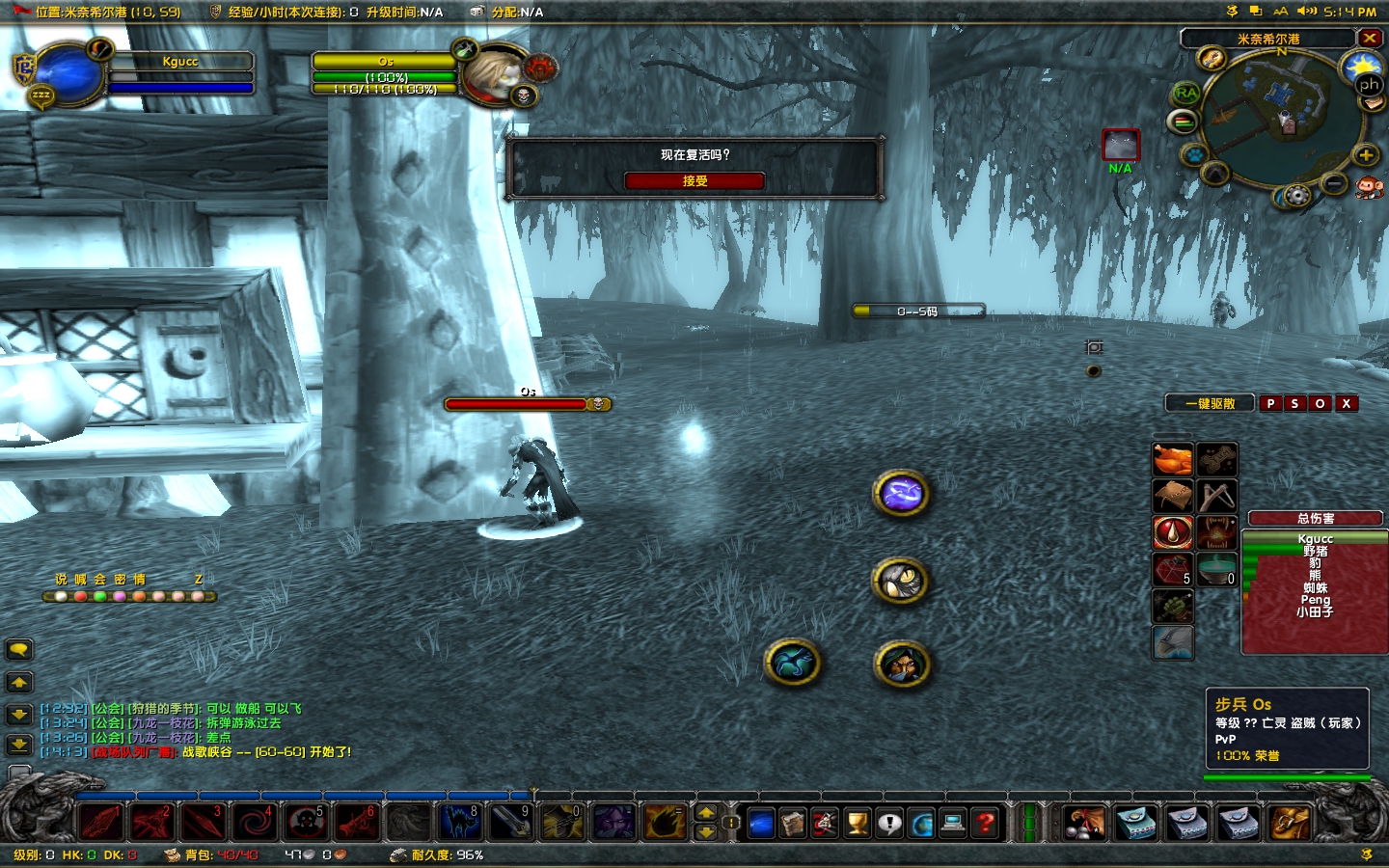Click 接受 to accept resurrection

[x=694, y=180]
